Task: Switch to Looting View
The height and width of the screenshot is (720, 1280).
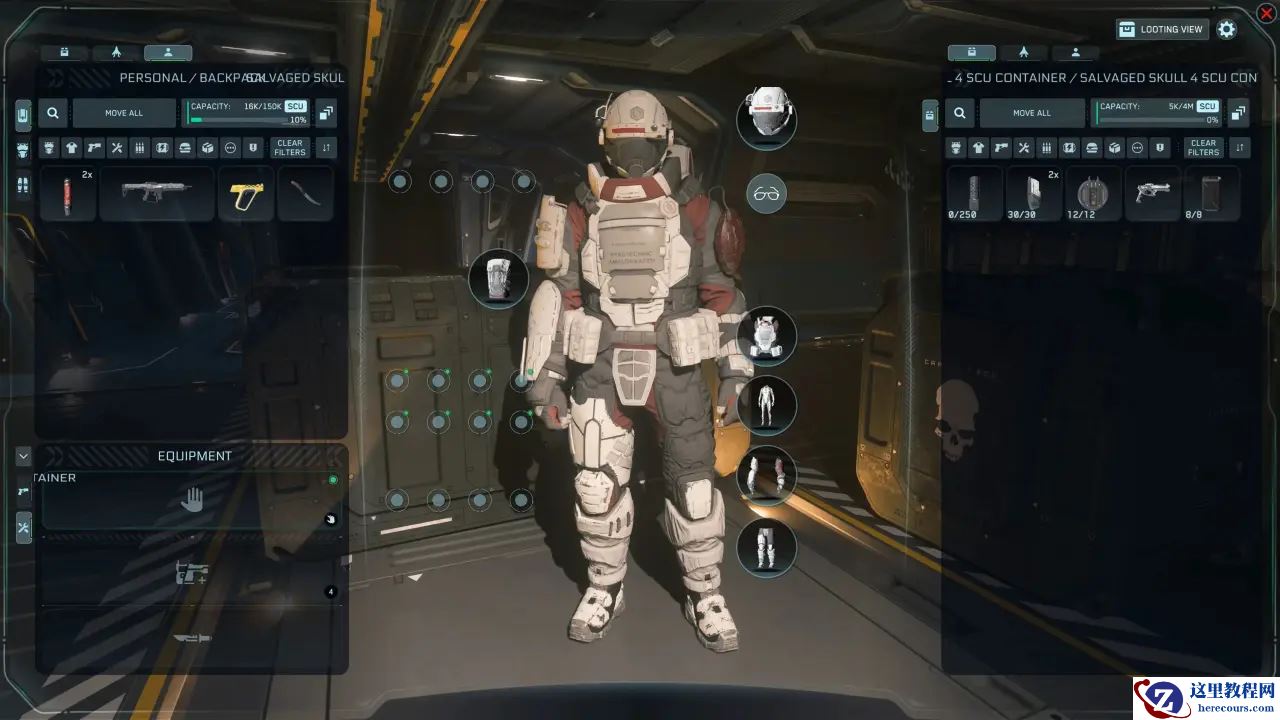Action: (x=1162, y=30)
